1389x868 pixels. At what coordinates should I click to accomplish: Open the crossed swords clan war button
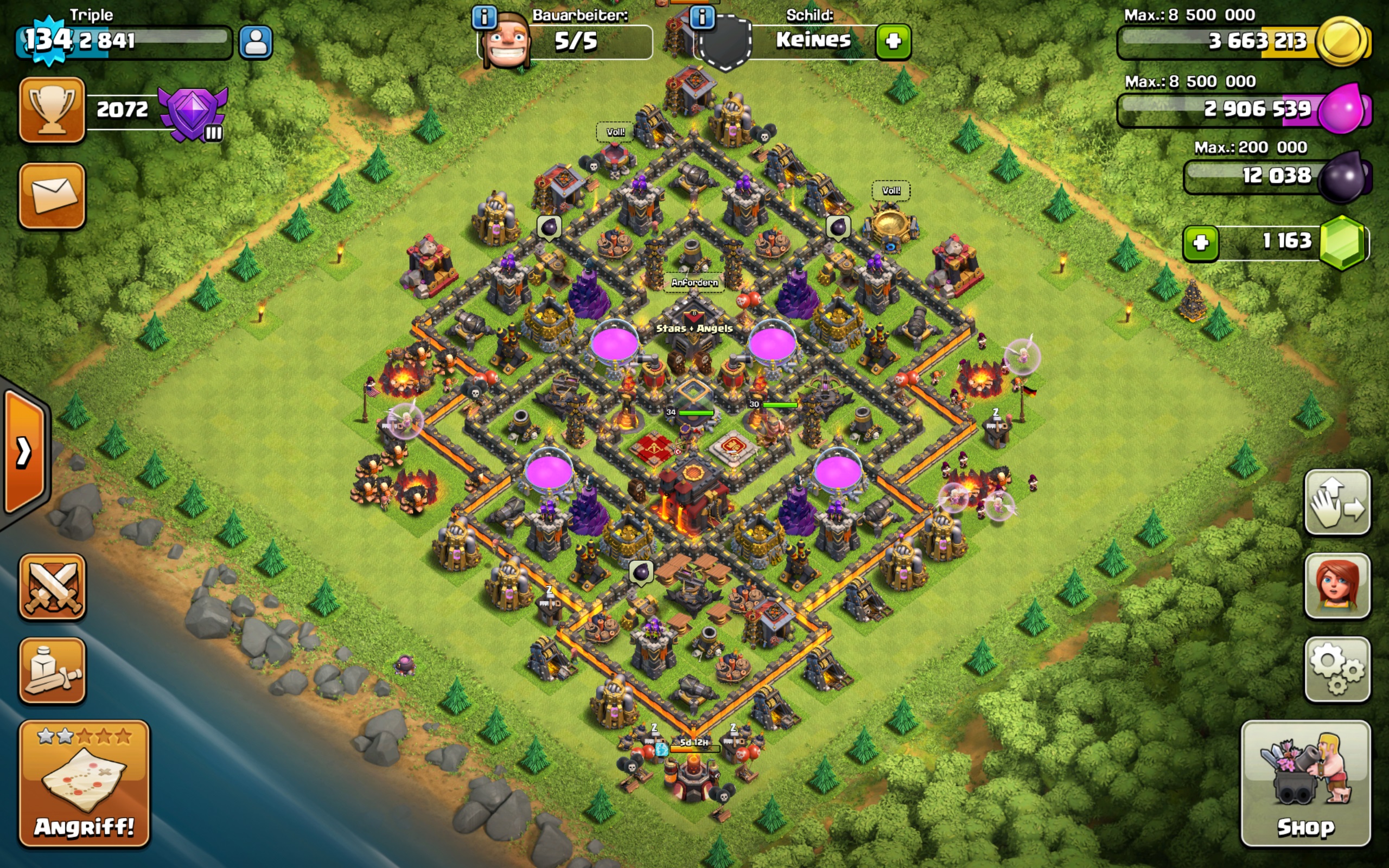[52, 586]
